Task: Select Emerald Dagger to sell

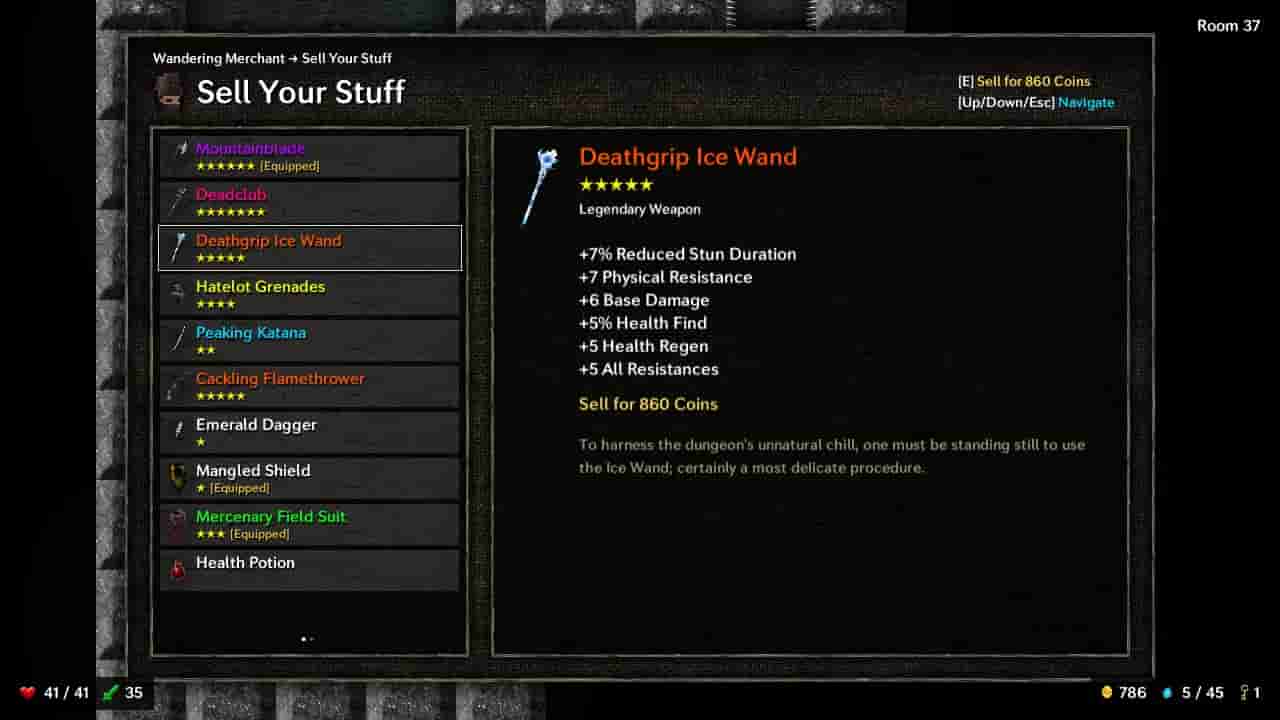Action: pyautogui.click(x=309, y=433)
